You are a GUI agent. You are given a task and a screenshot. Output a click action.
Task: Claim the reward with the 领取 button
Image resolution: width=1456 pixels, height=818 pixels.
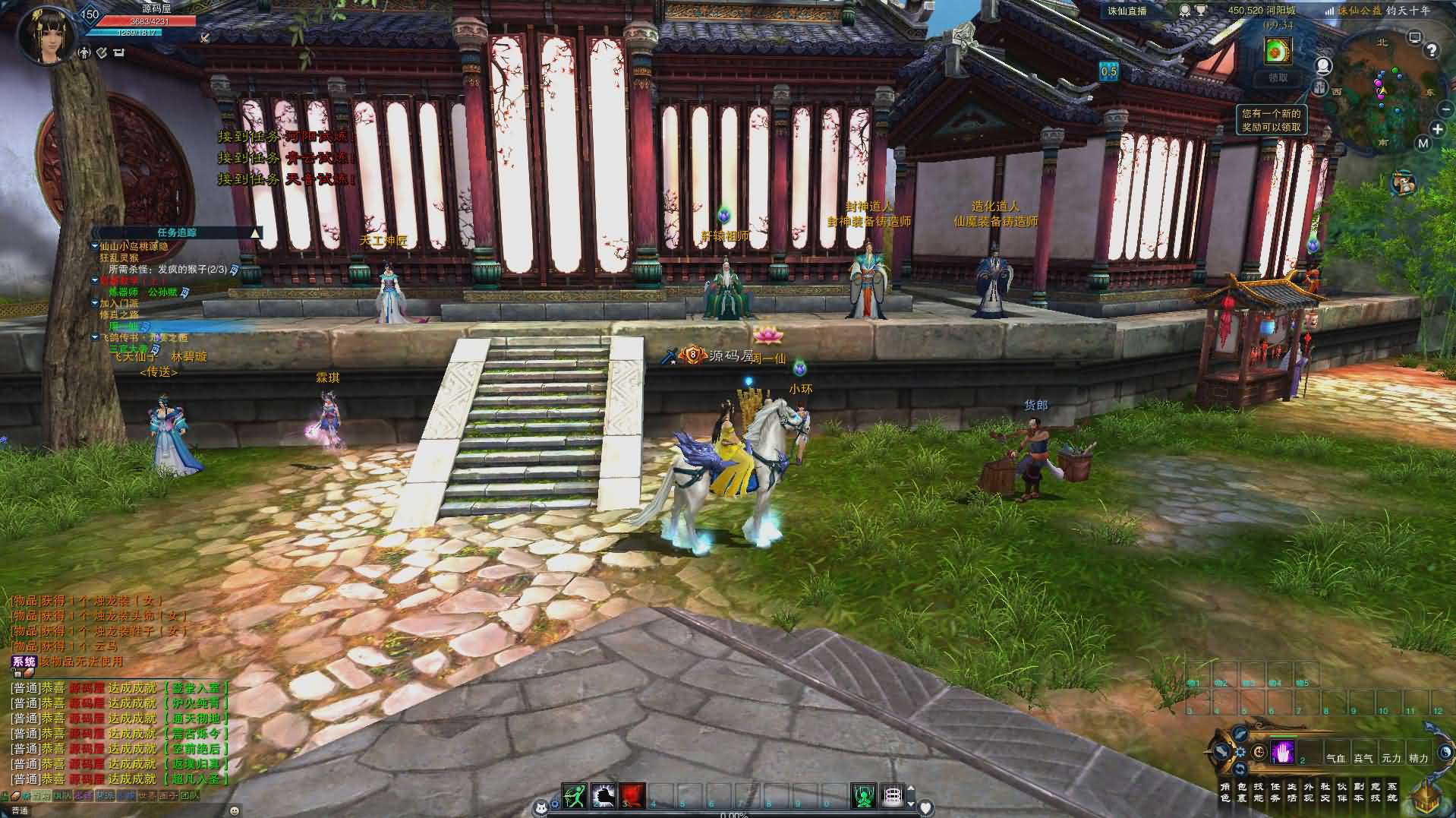click(x=1278, y=77)
